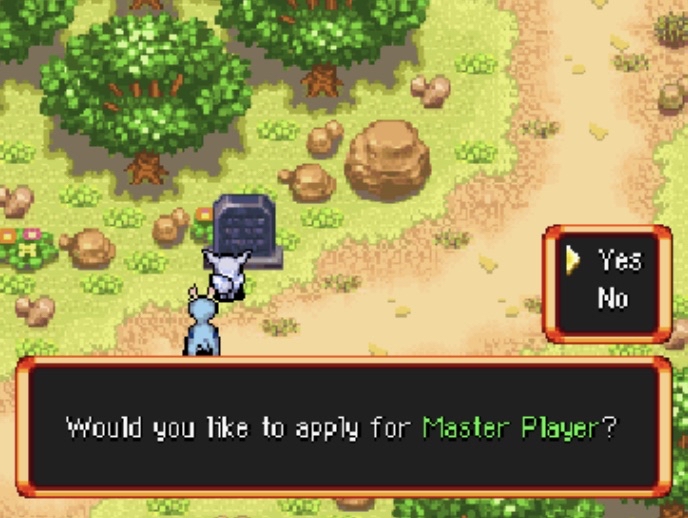
Task: Choose Yes to apply for Master Player
Action: click(x=618, y=261)
